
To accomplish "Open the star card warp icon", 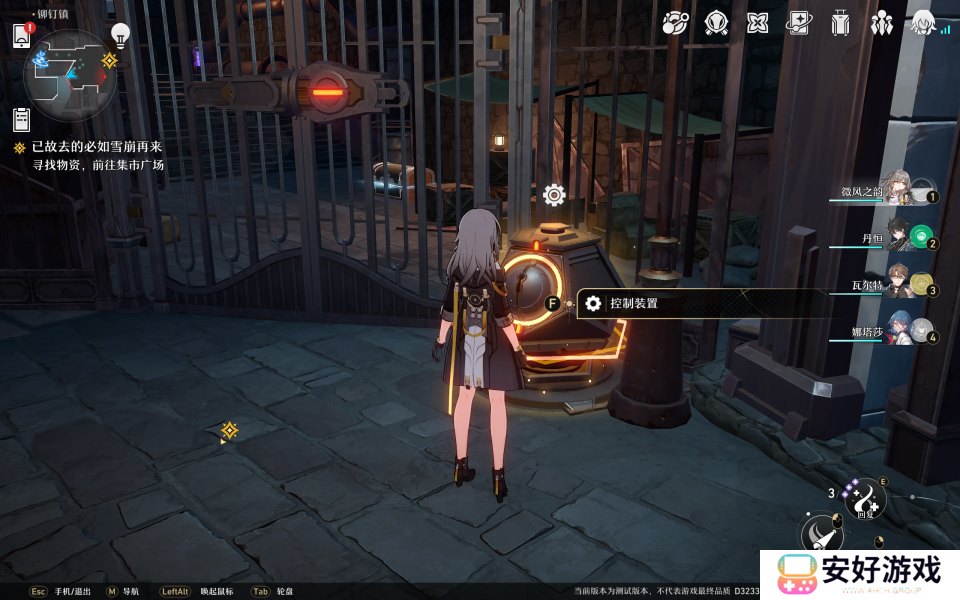I will 798,22.
